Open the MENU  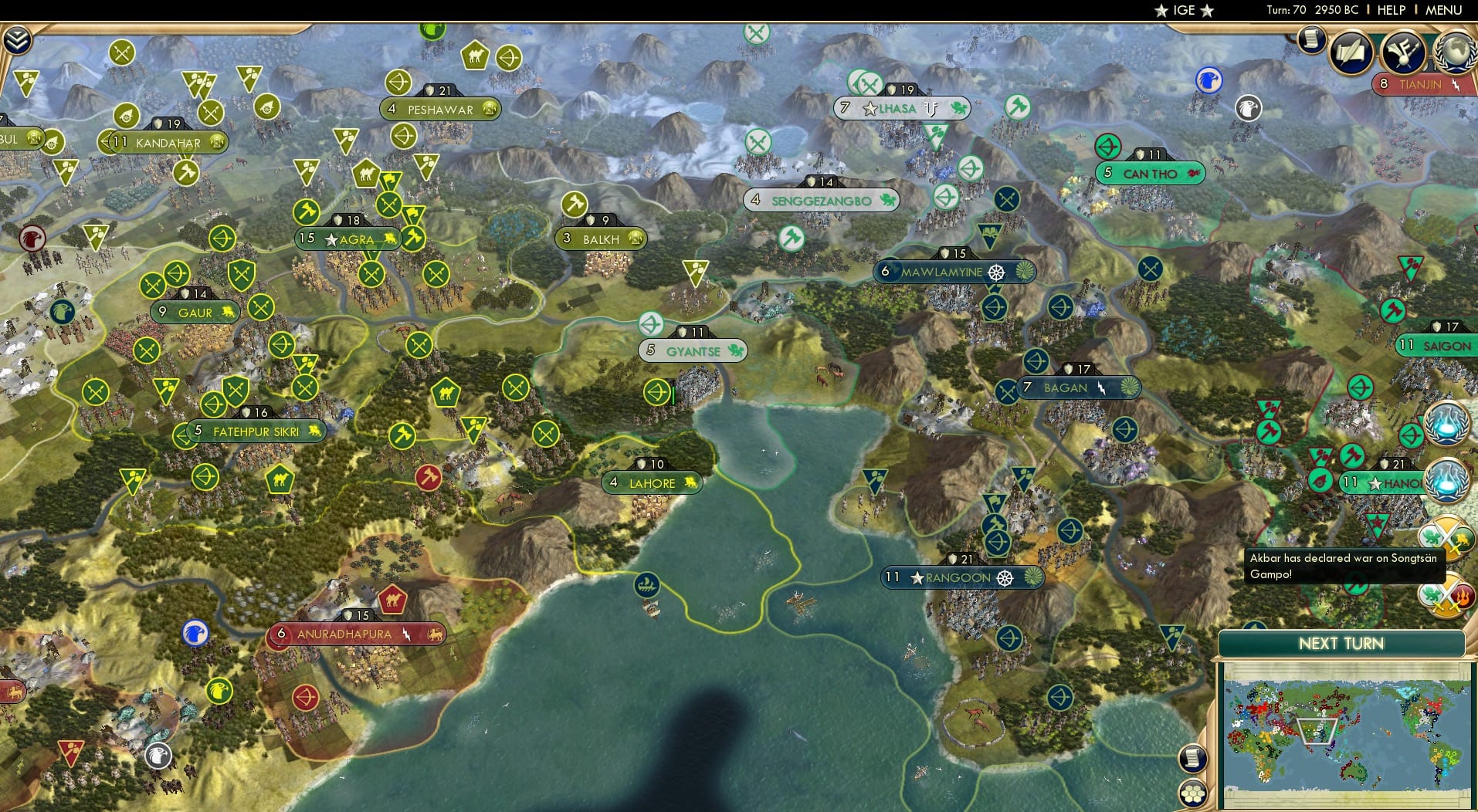pyautogui.click(x=1442, y=10)
